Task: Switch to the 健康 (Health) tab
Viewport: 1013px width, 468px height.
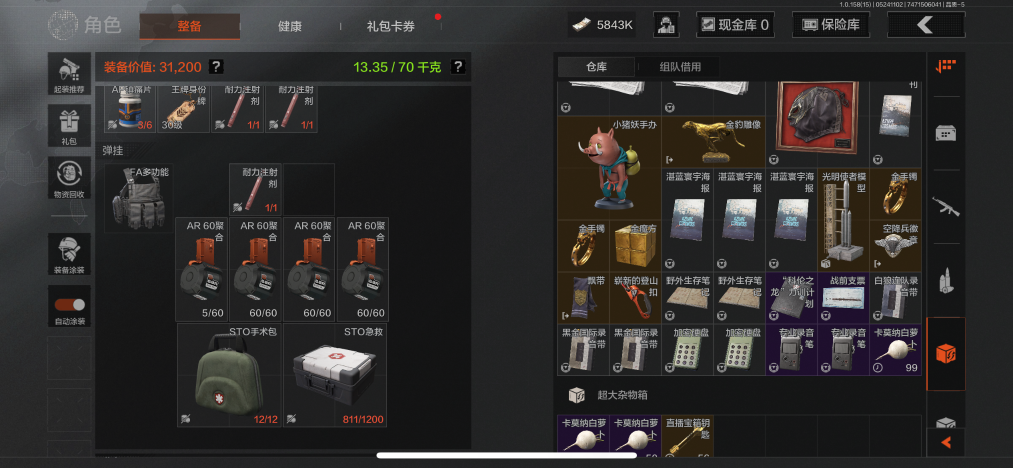Action: click(289, 26)
